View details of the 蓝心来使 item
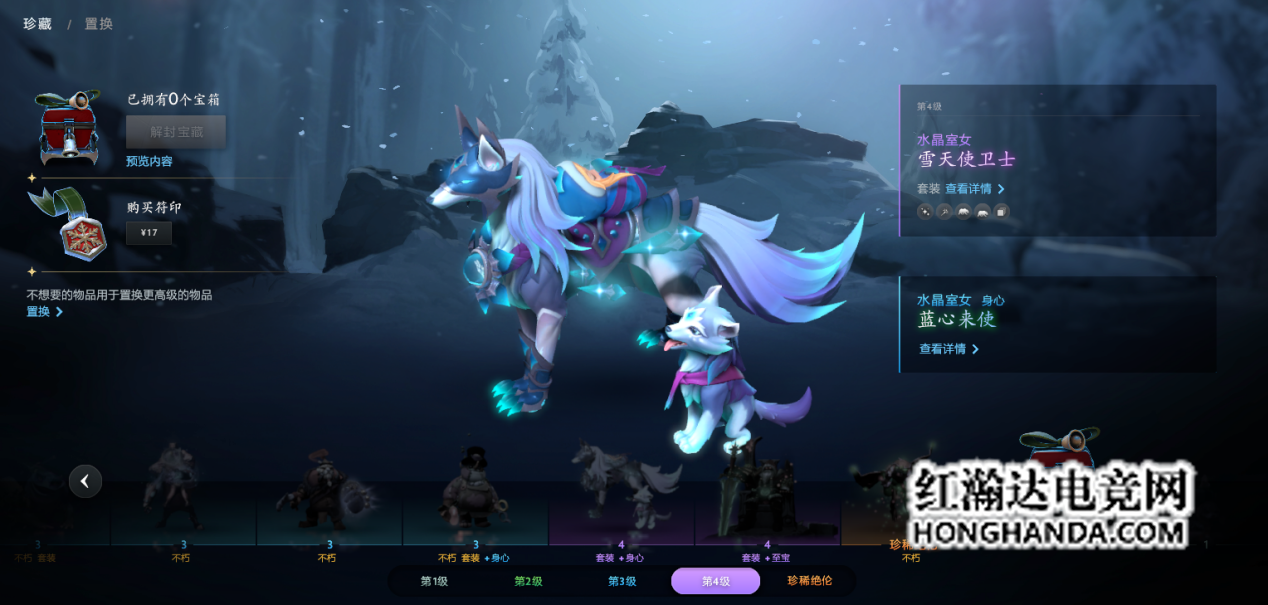This screenshot has width=1268, height=605. click(949, 349)
